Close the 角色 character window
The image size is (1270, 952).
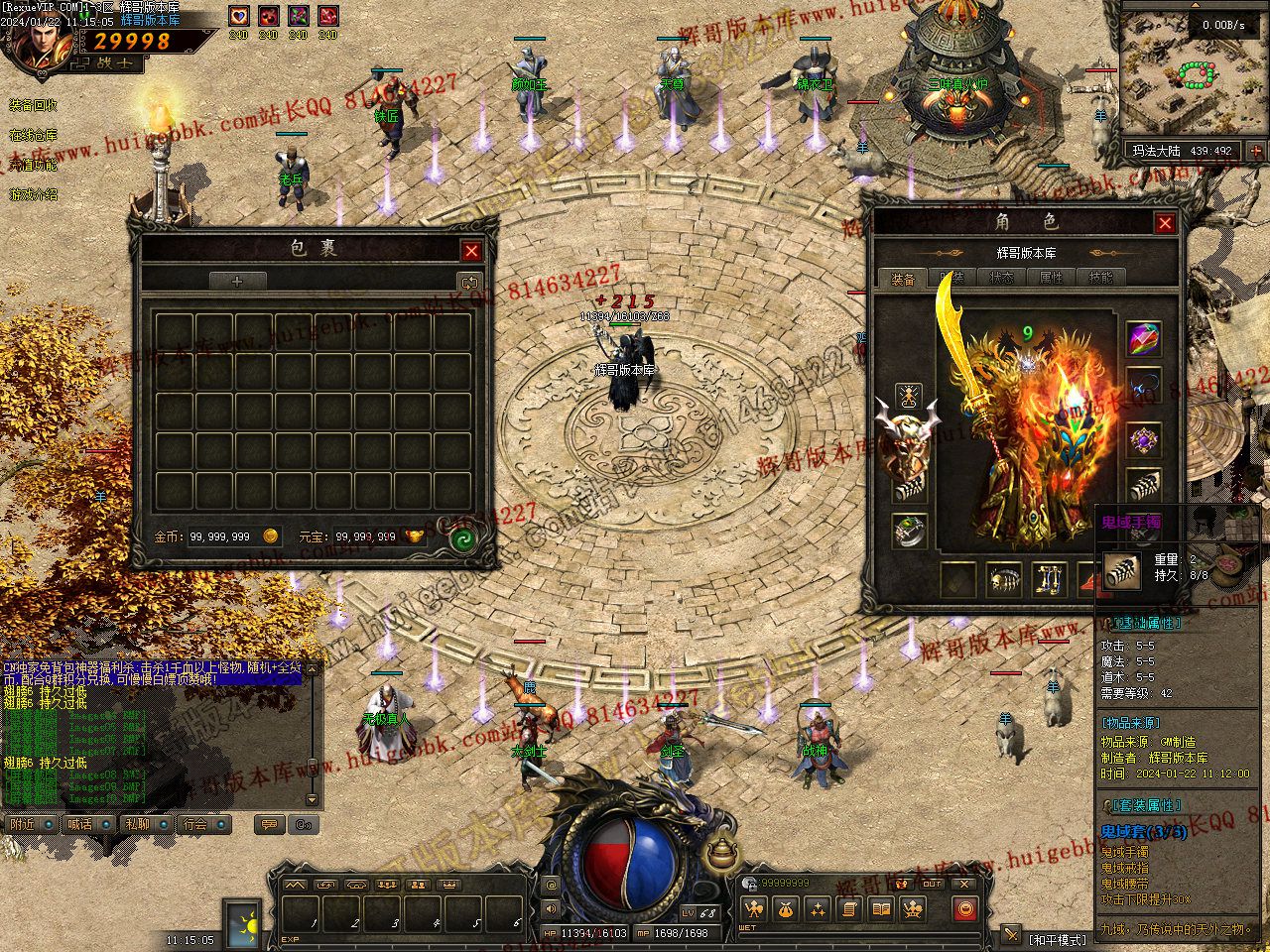coord(1165,223)
